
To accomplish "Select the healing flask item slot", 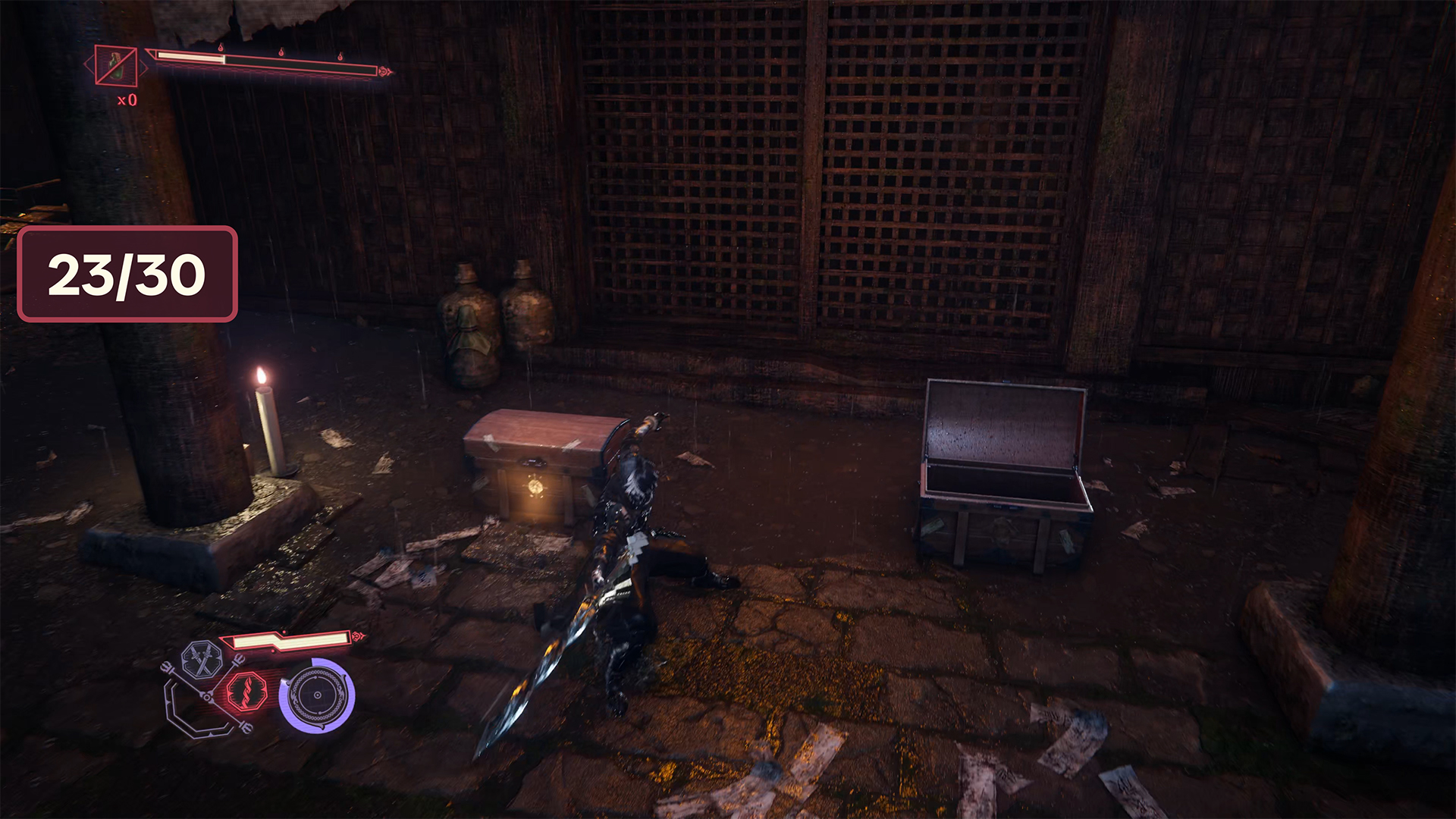I will pos(116,66).
